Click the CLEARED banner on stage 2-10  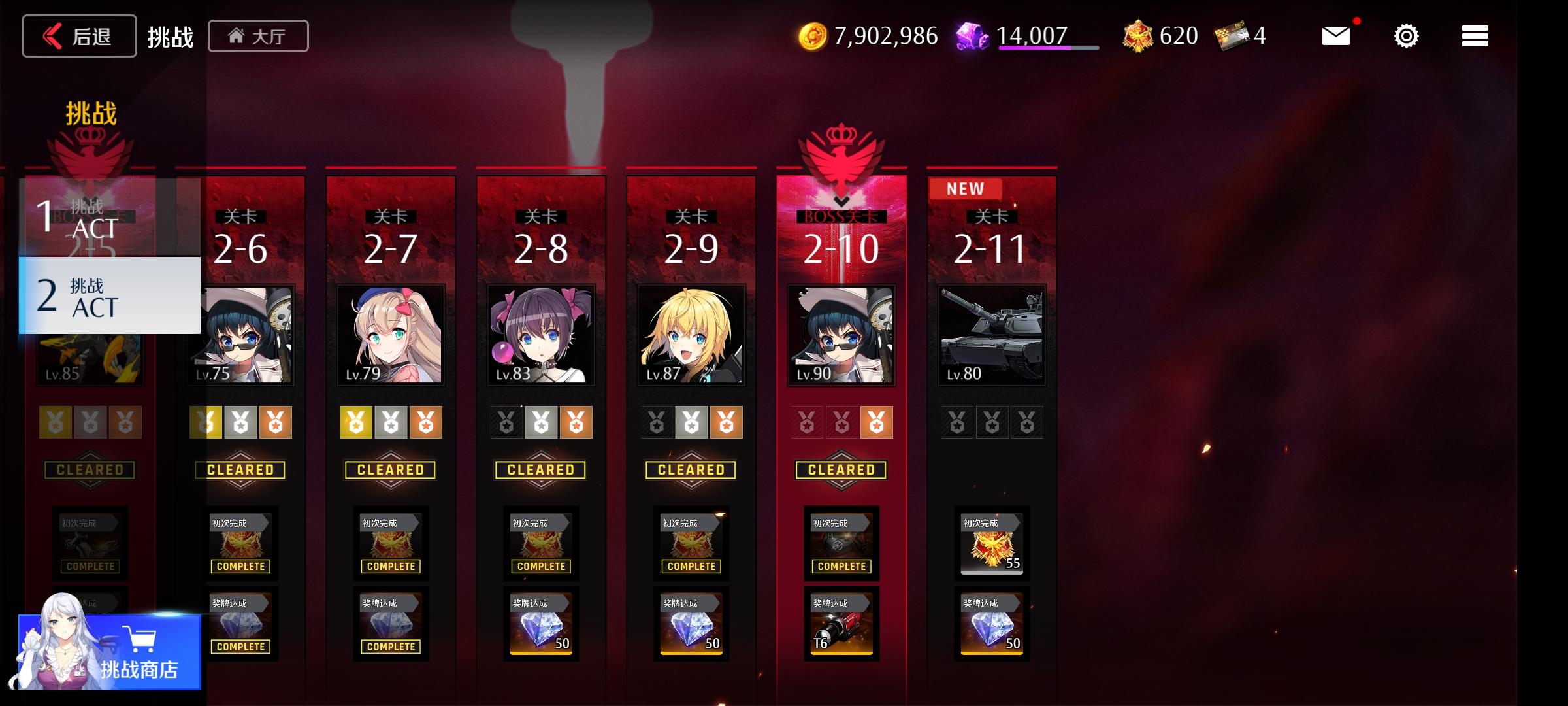(x=841, y=469)
